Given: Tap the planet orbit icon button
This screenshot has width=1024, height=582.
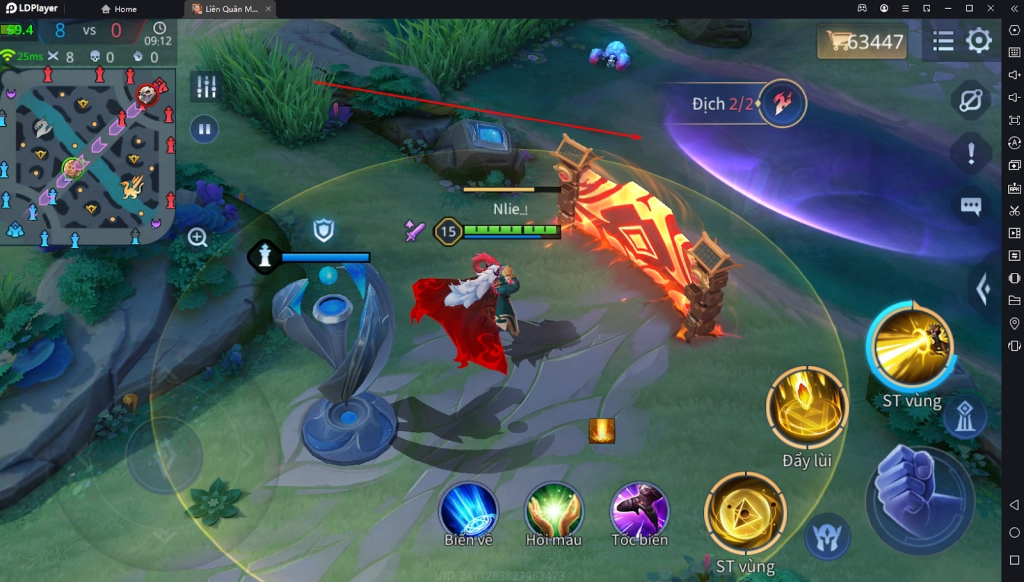Looking at the screenshot, I should coord(970,100).
